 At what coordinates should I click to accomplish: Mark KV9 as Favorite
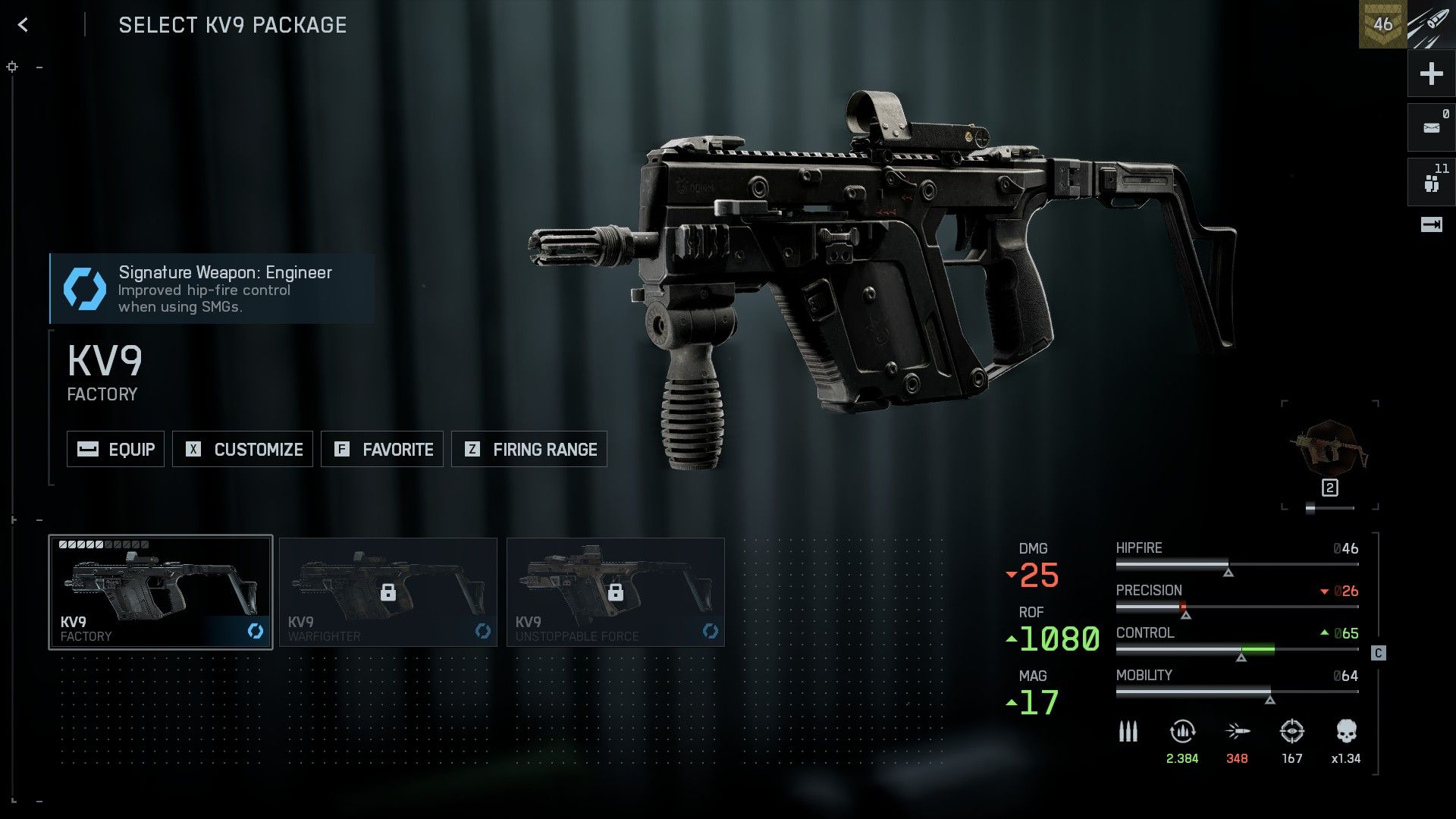click(382, 449)
